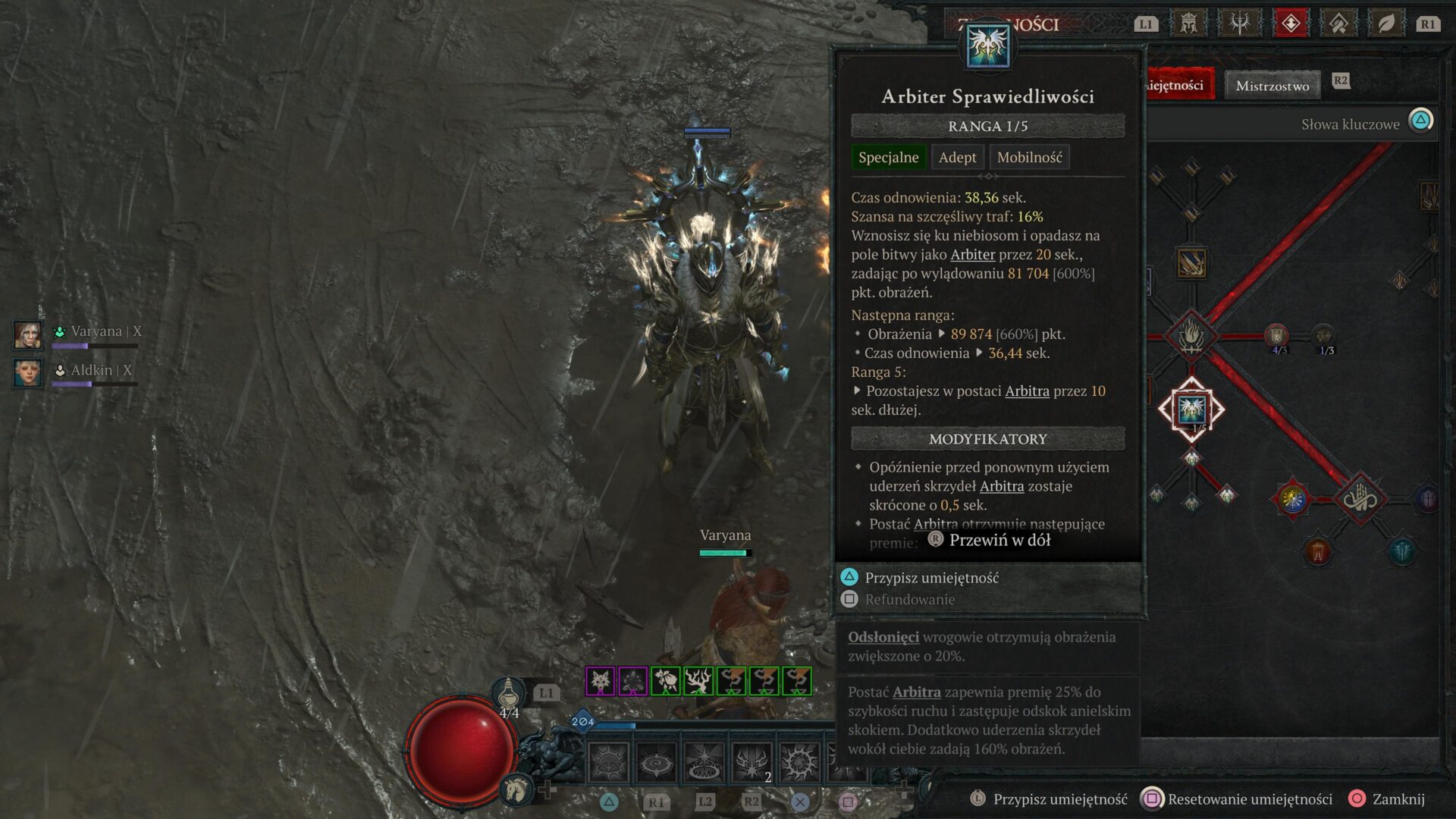Open the hammer crafting tab

pos(1338,24)
